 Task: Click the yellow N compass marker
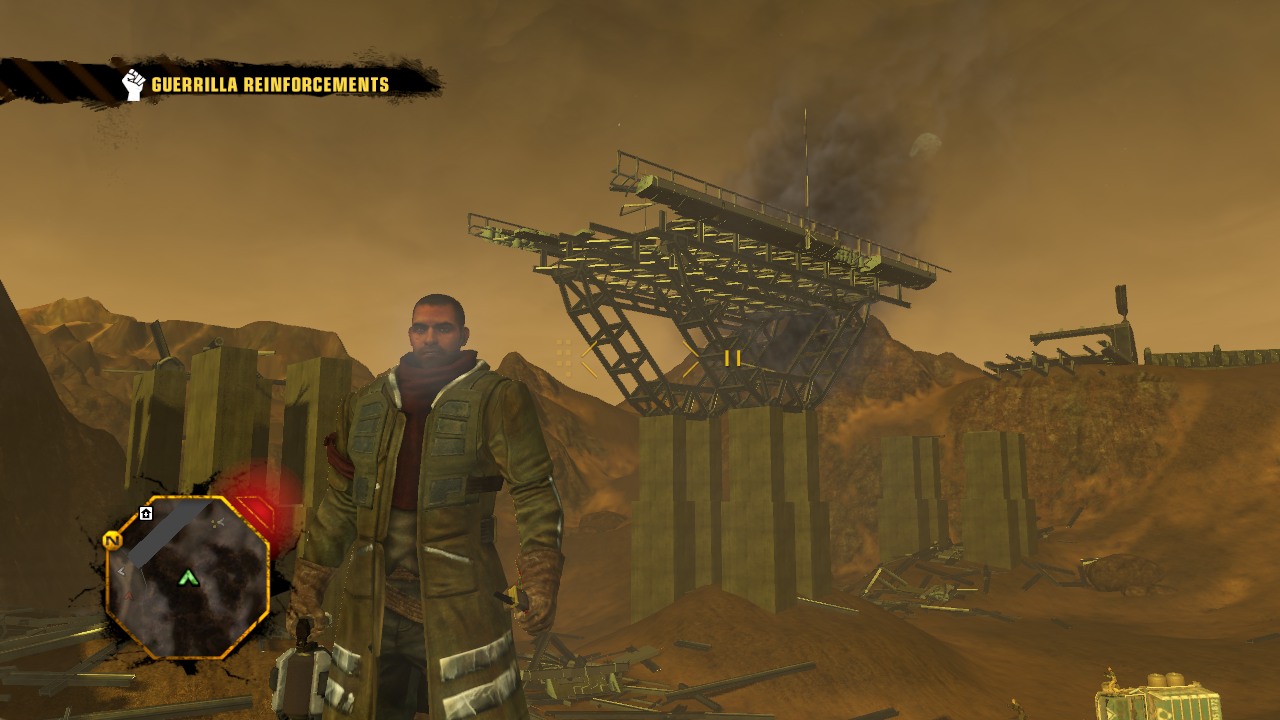click(x=111, y=538)
